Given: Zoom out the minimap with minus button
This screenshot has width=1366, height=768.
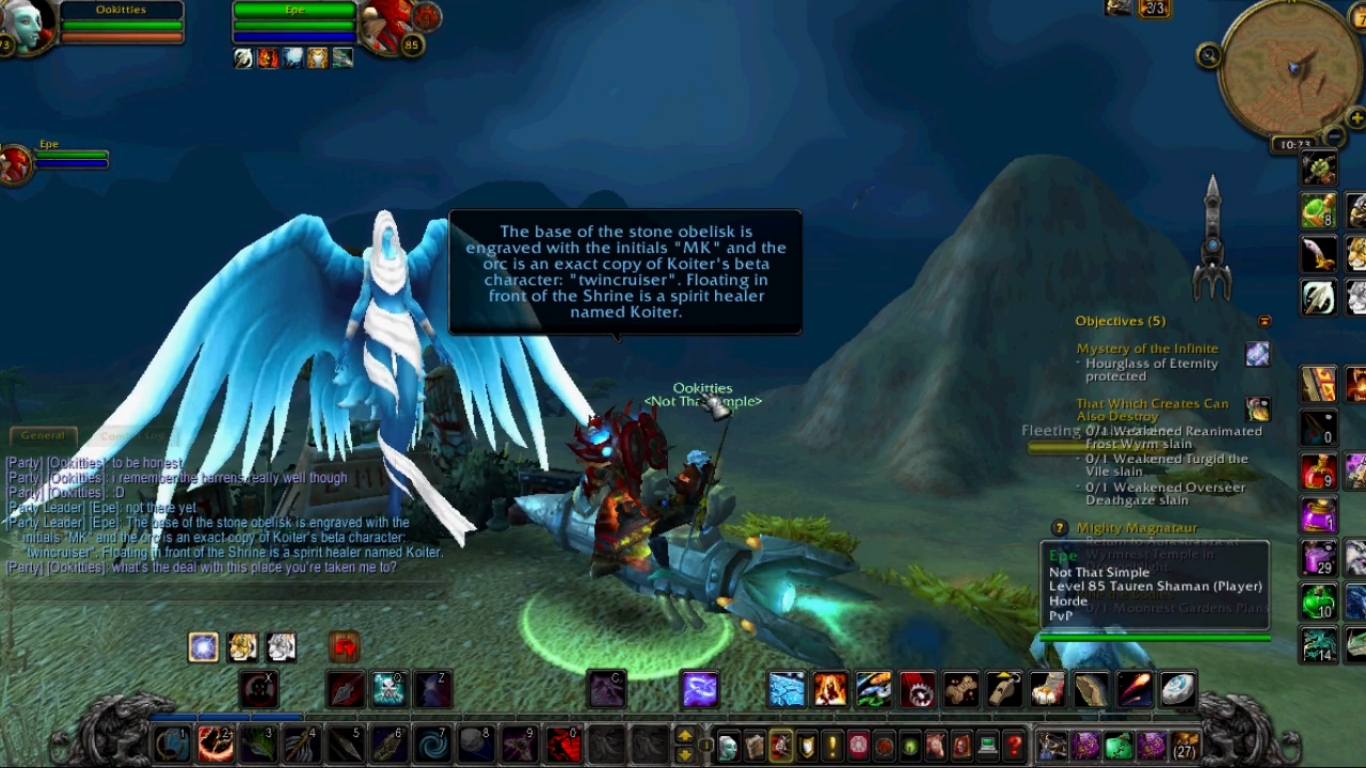Looking at the screenshot, I should (1334, 136).
